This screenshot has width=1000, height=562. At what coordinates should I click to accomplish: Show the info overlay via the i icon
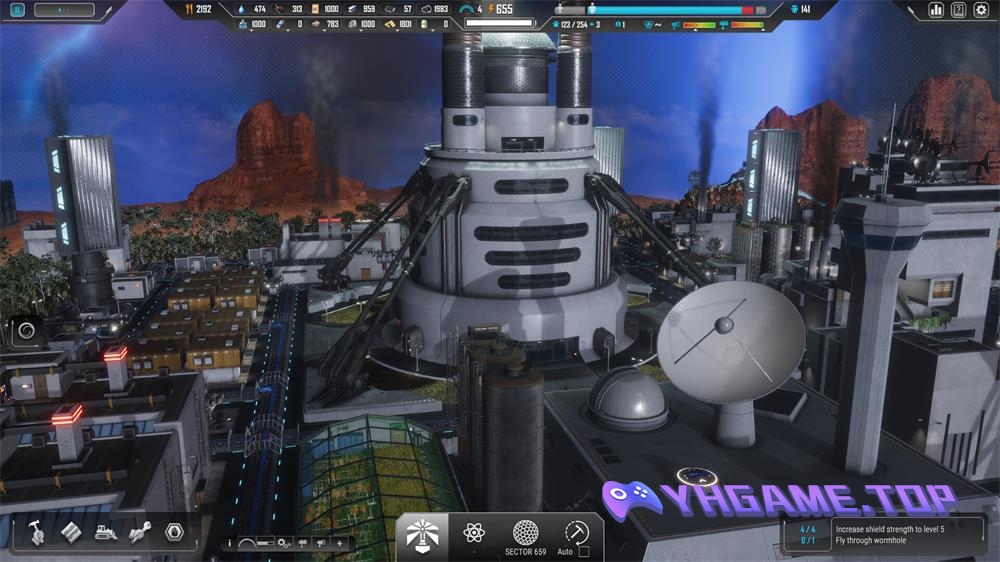[x=230, y=543]
